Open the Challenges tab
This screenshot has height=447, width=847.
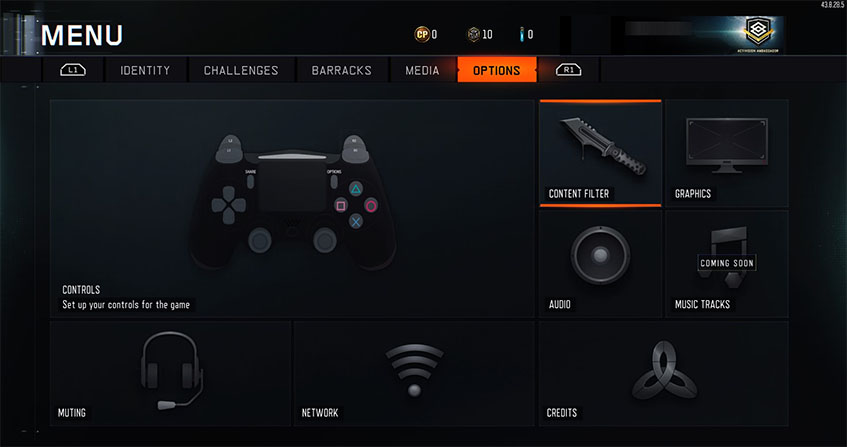[x=241, y=70]
